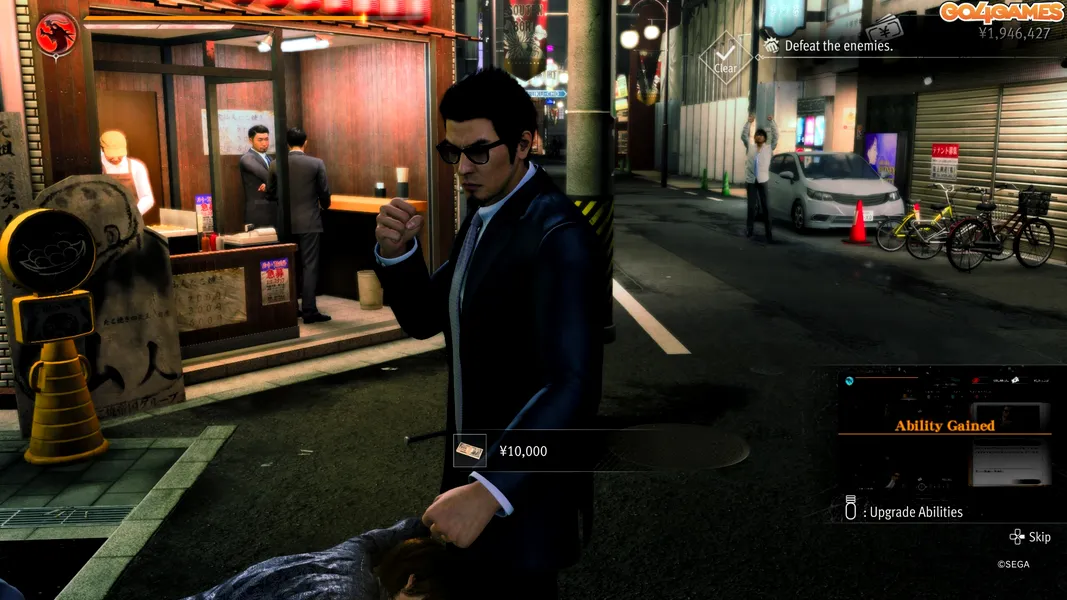
Task: Click the red dragon emblem icon
Action: click(57, 36)
